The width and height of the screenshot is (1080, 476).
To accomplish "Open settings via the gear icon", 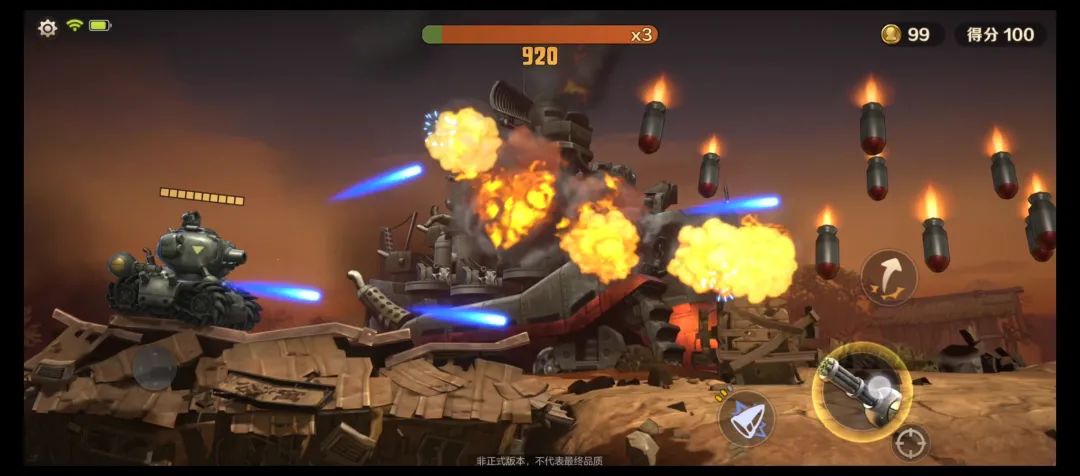I will pyautogui.click(x=47, y=28).
